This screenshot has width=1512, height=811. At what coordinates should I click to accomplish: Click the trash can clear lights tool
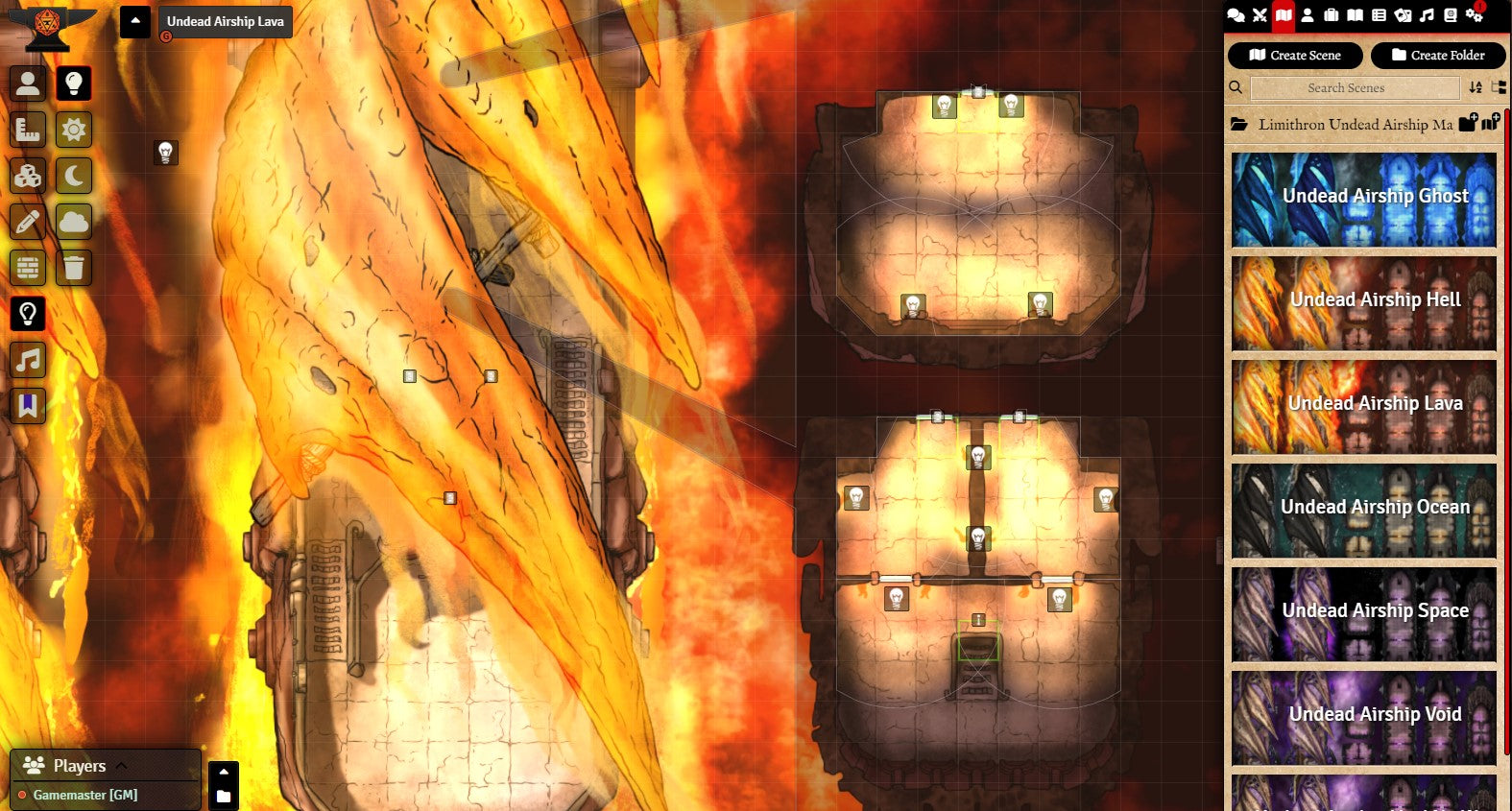pos(74,268)
